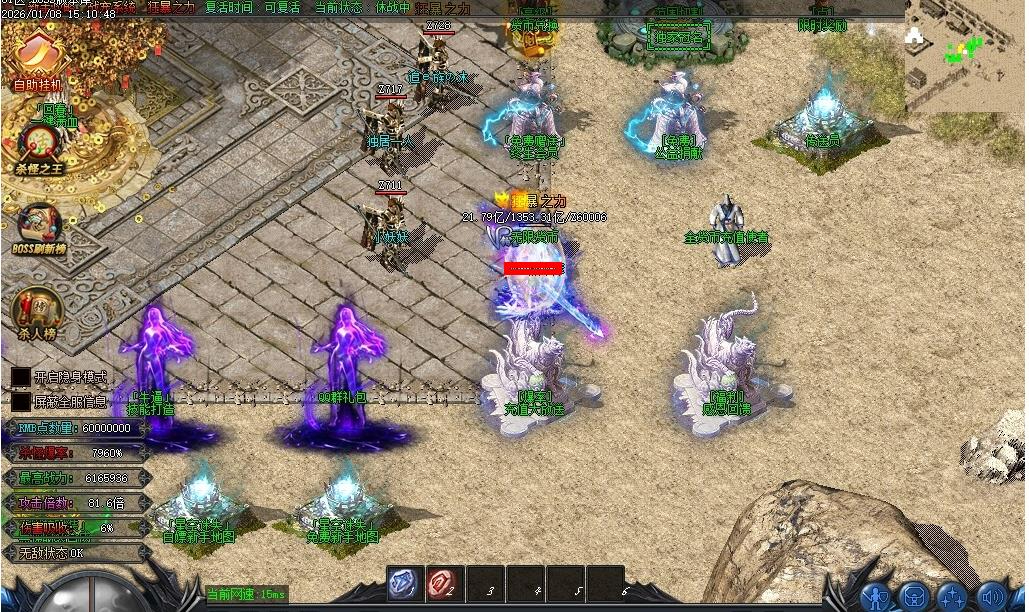This screenshot has height=612, width=1029.
Task: Toggle sound with the speaker icon
Action: coord(991,596)
